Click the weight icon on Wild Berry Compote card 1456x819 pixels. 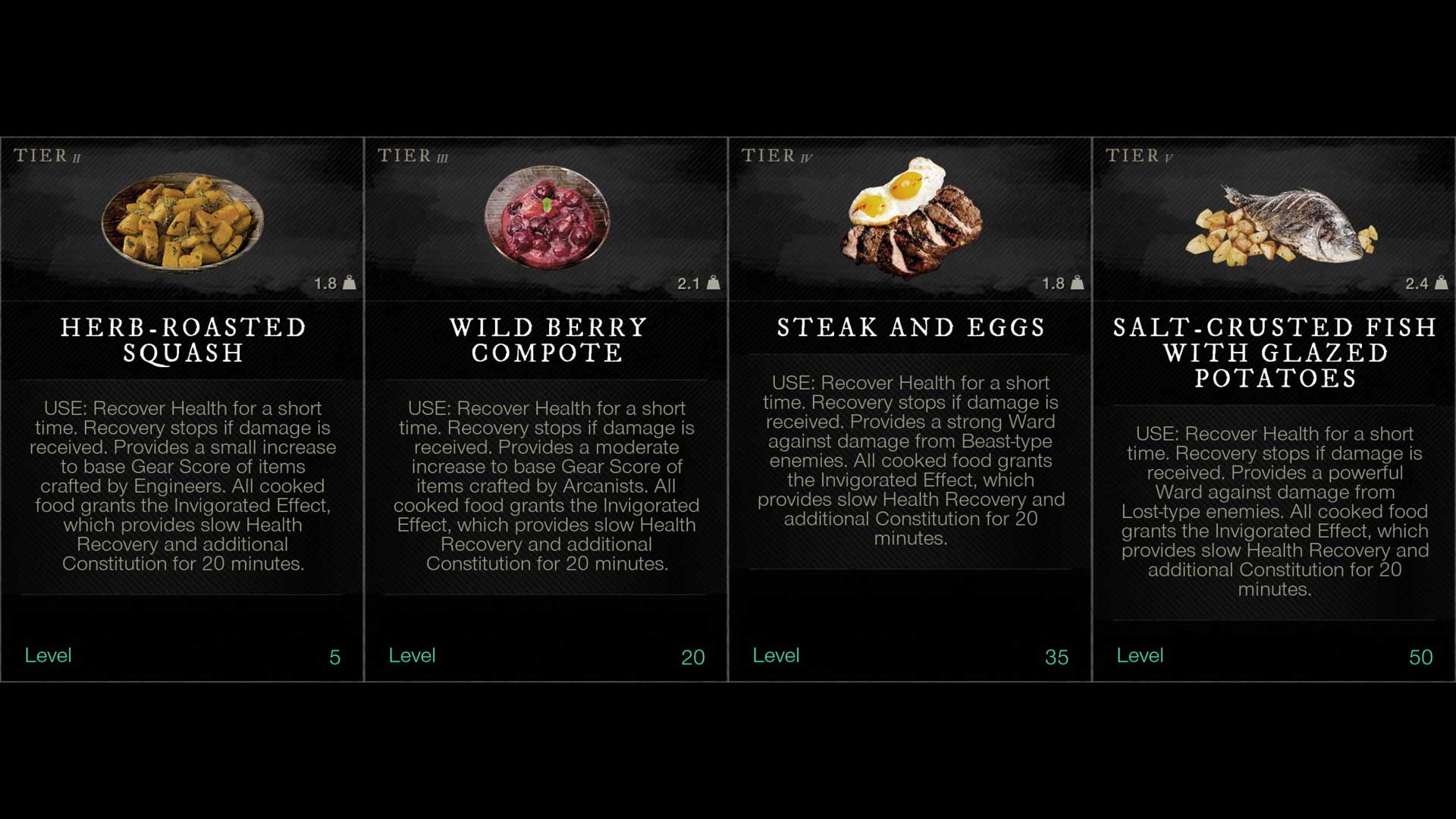[714, 284]
